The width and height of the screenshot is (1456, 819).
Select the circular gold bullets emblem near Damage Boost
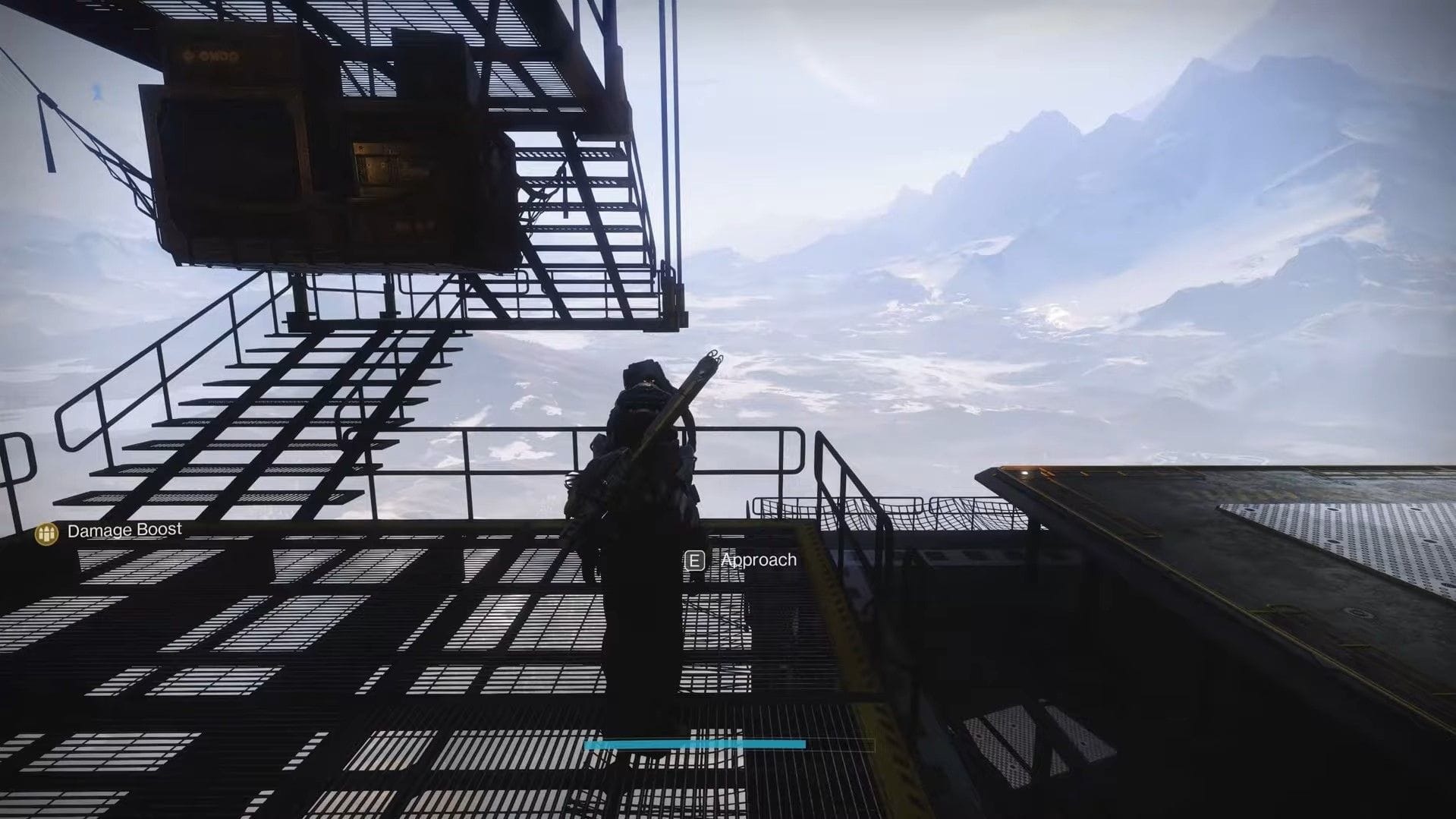click(46, 531)
